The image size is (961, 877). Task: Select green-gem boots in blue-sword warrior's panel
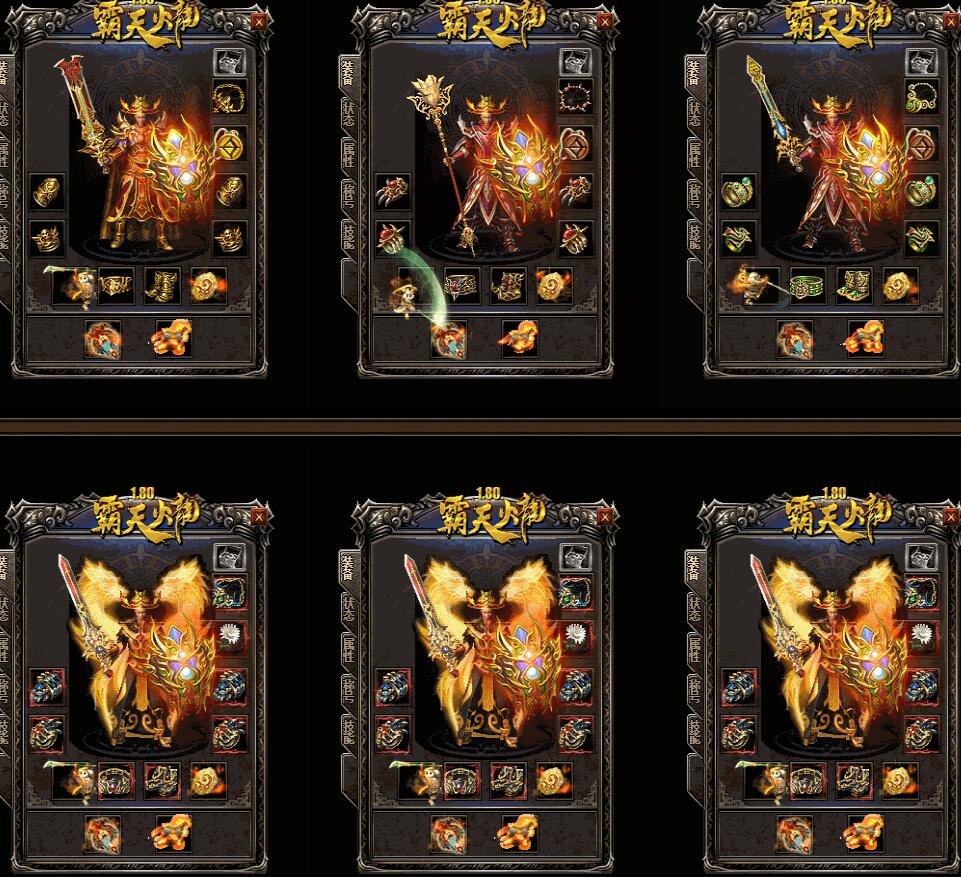853,286
